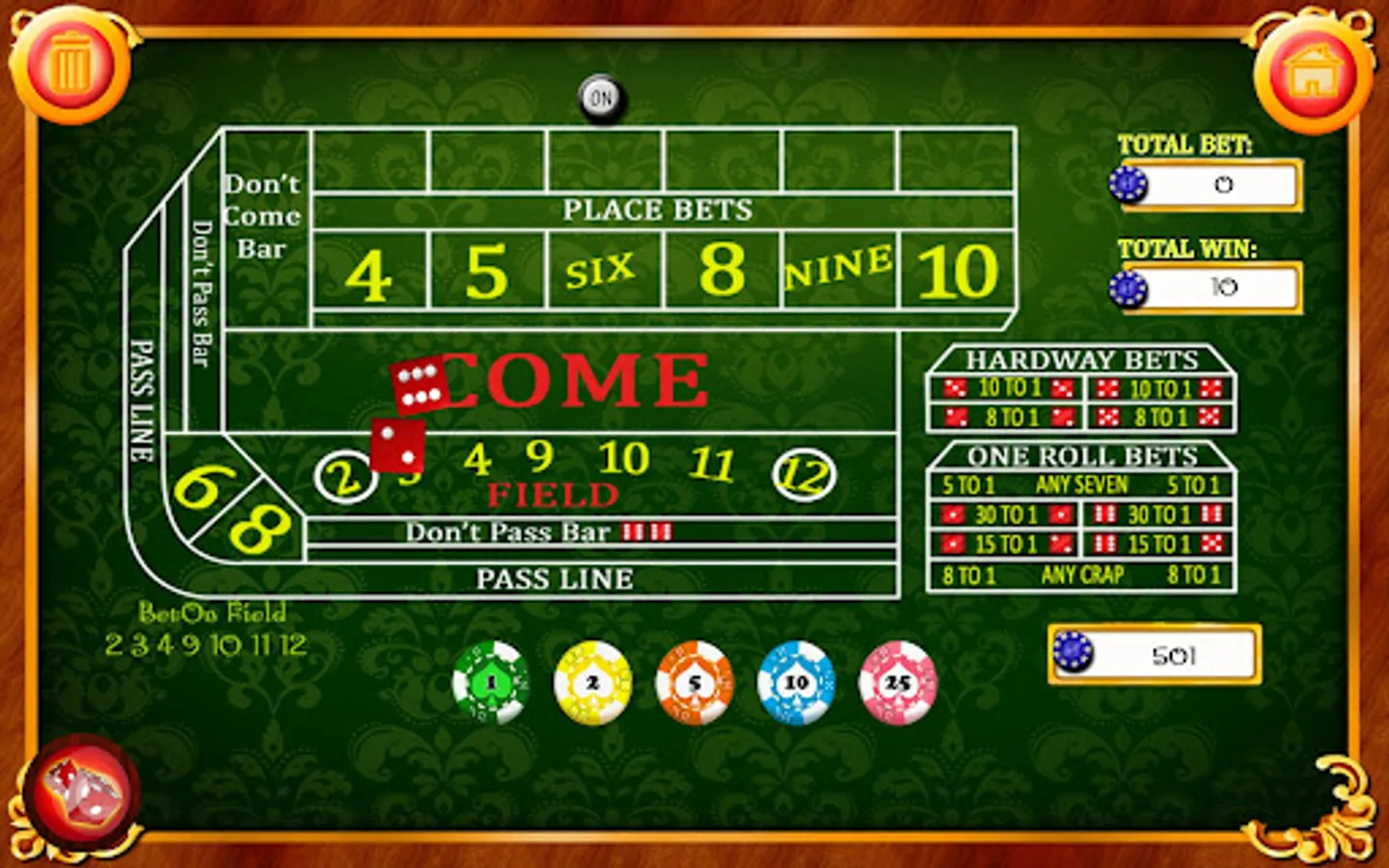Select the 8 TO 1 hardway bet
Screen dimensions: 1389x868
click(x=1006, y=418)
